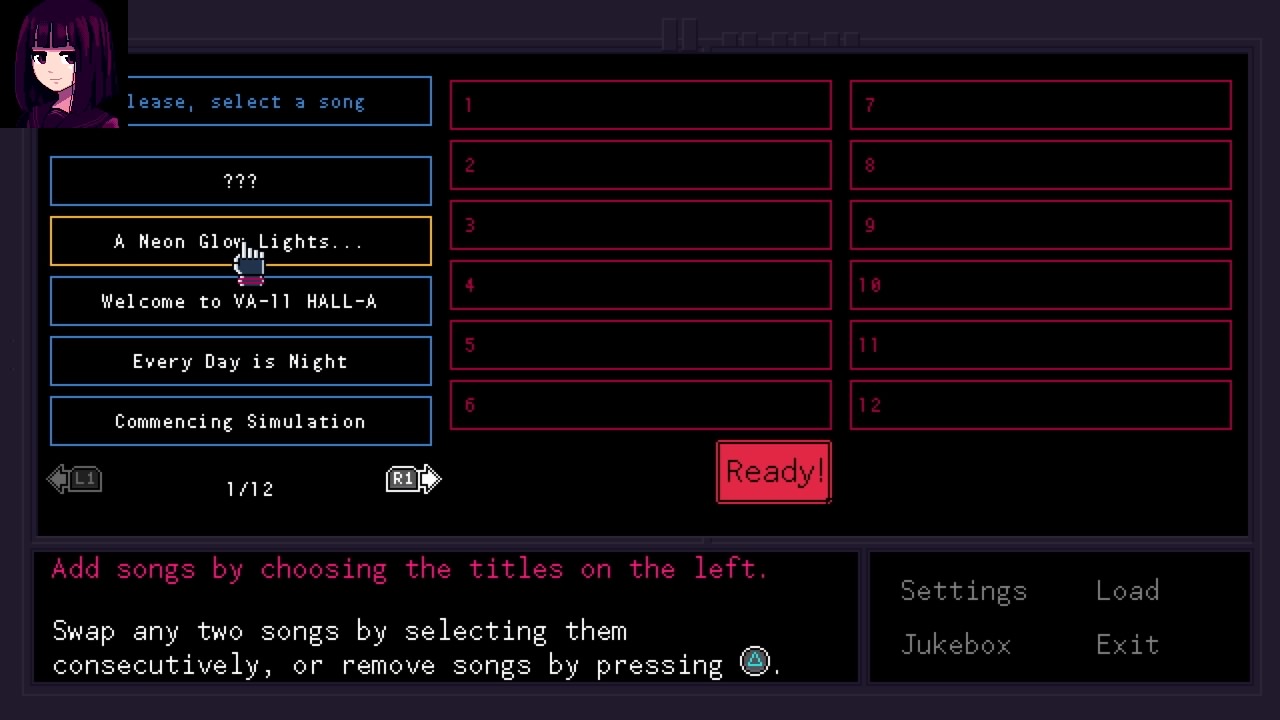Image resolution: width=1280 pixels, height=720 pixels.
Task: Select the ??? song entry
Action: [240, 181]
